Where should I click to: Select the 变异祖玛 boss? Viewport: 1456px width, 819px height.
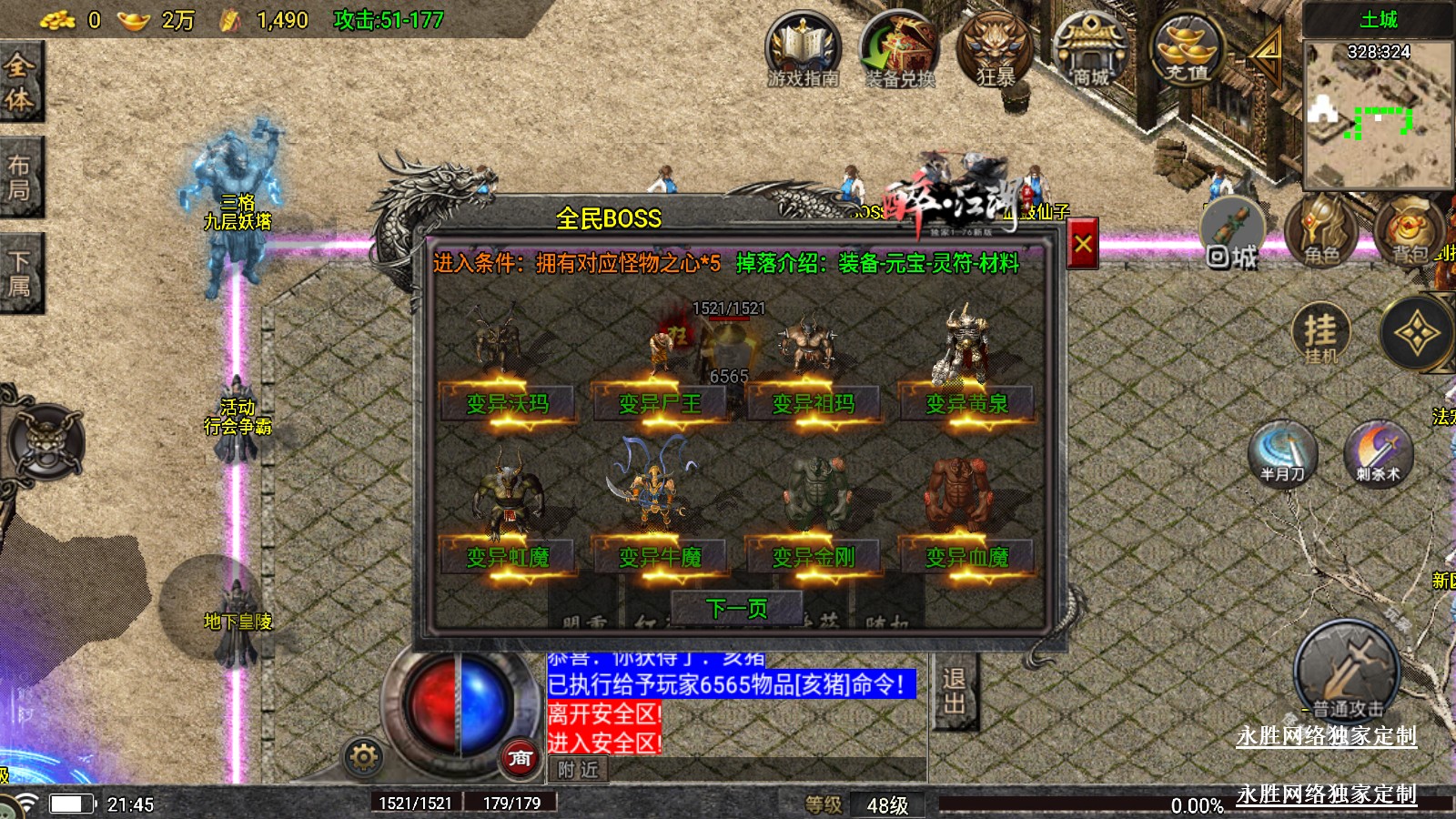[813, 403]
